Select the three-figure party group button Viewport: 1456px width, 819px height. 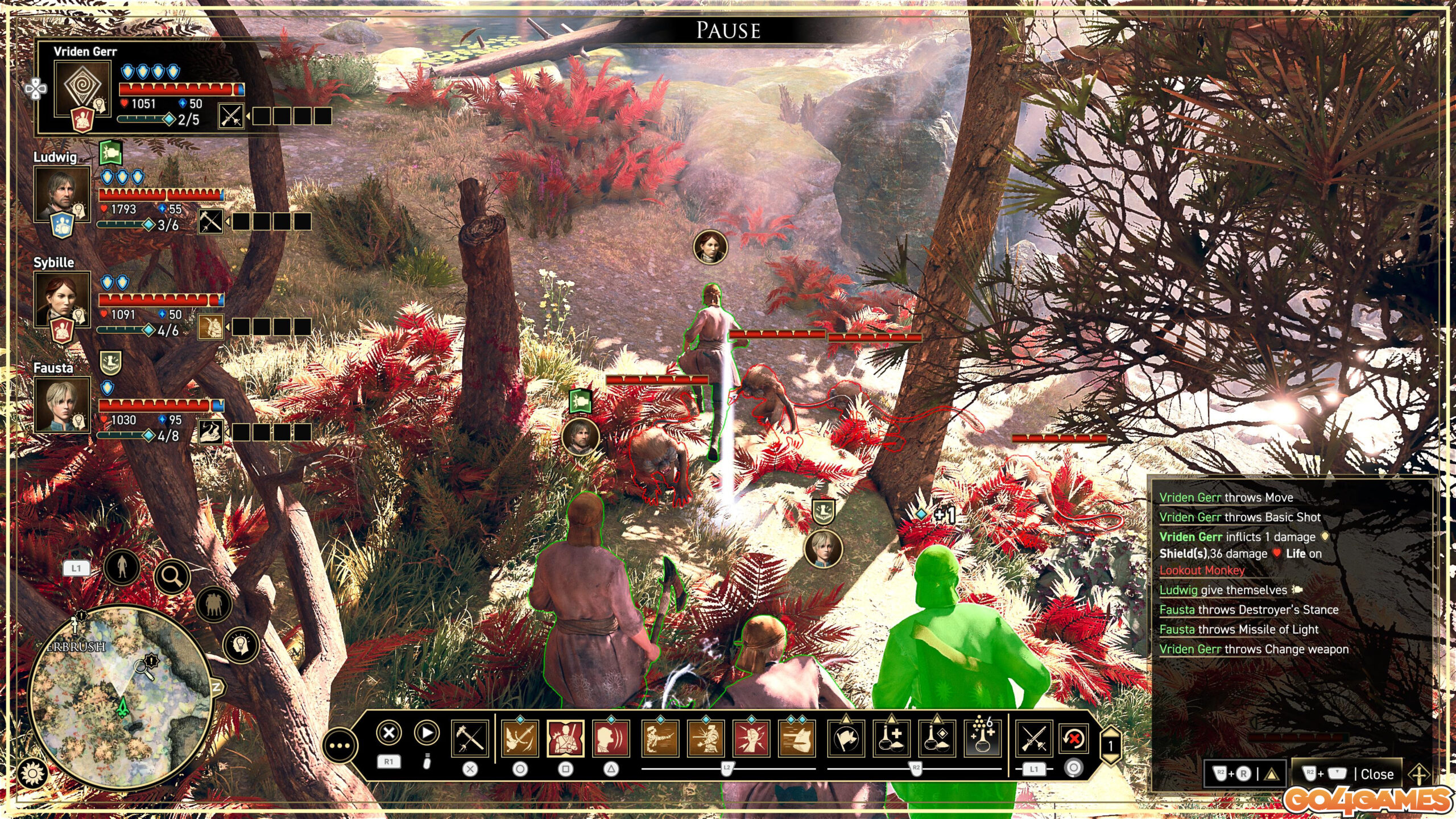213,603
